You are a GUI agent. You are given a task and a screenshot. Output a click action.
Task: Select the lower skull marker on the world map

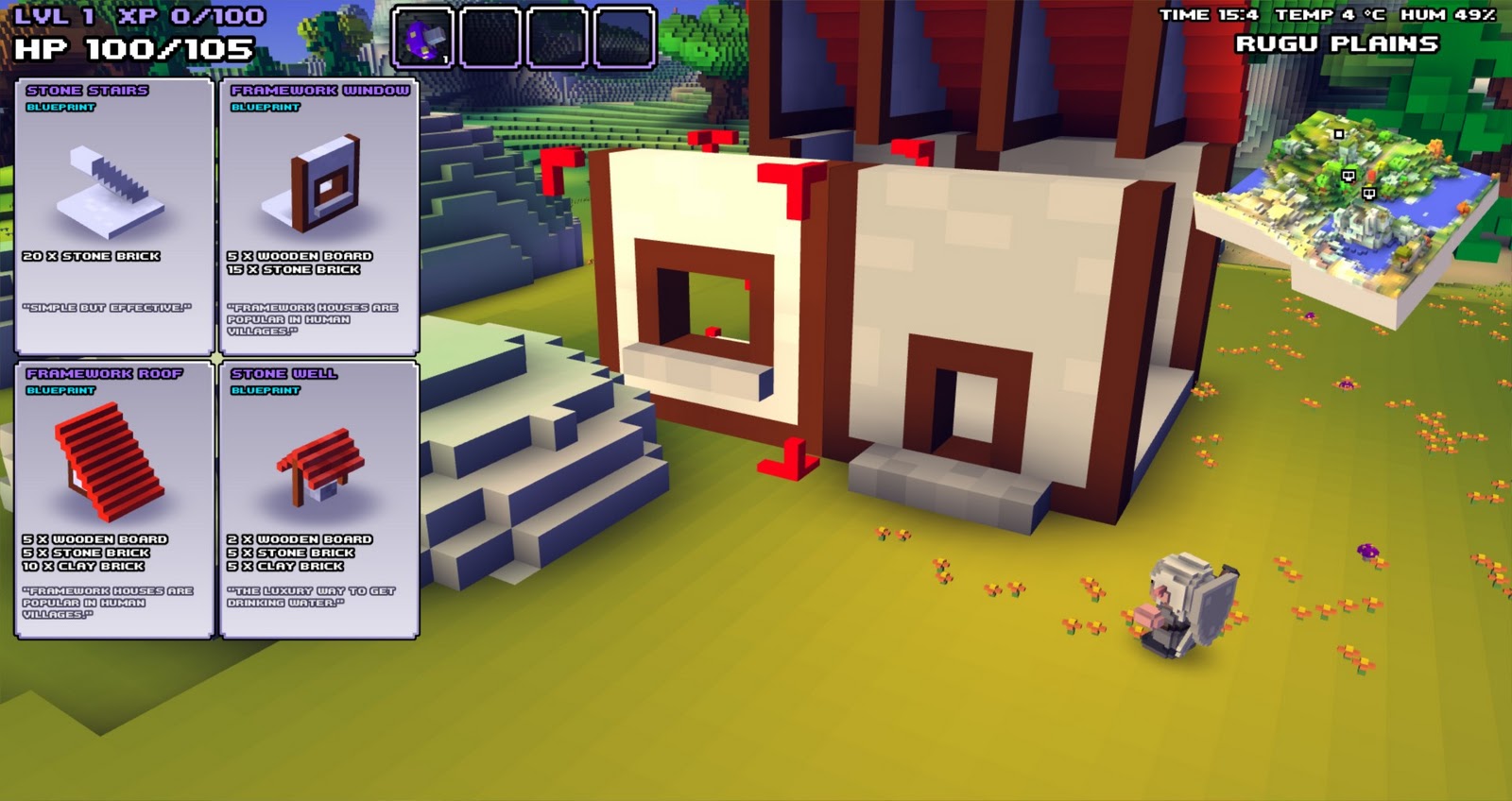[x=1369, y=193]
